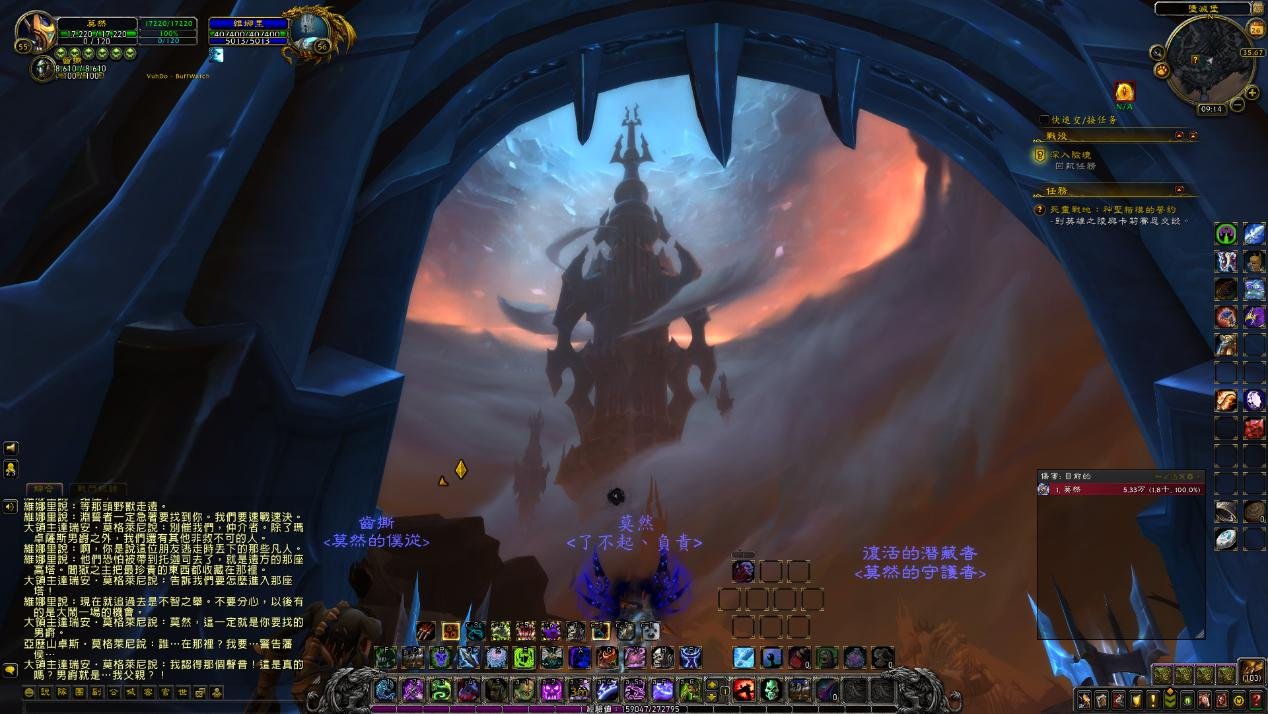The height and width of the screenshot is (714, 1268).
Task: Activate the purple jack-o-lantern face ability
Action: point(553,690)
